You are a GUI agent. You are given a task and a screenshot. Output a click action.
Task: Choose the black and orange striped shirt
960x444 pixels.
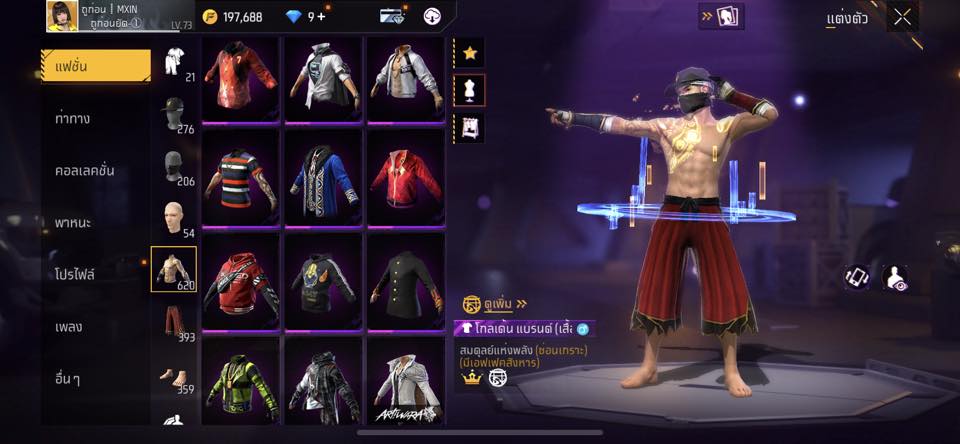coord(241,179)
